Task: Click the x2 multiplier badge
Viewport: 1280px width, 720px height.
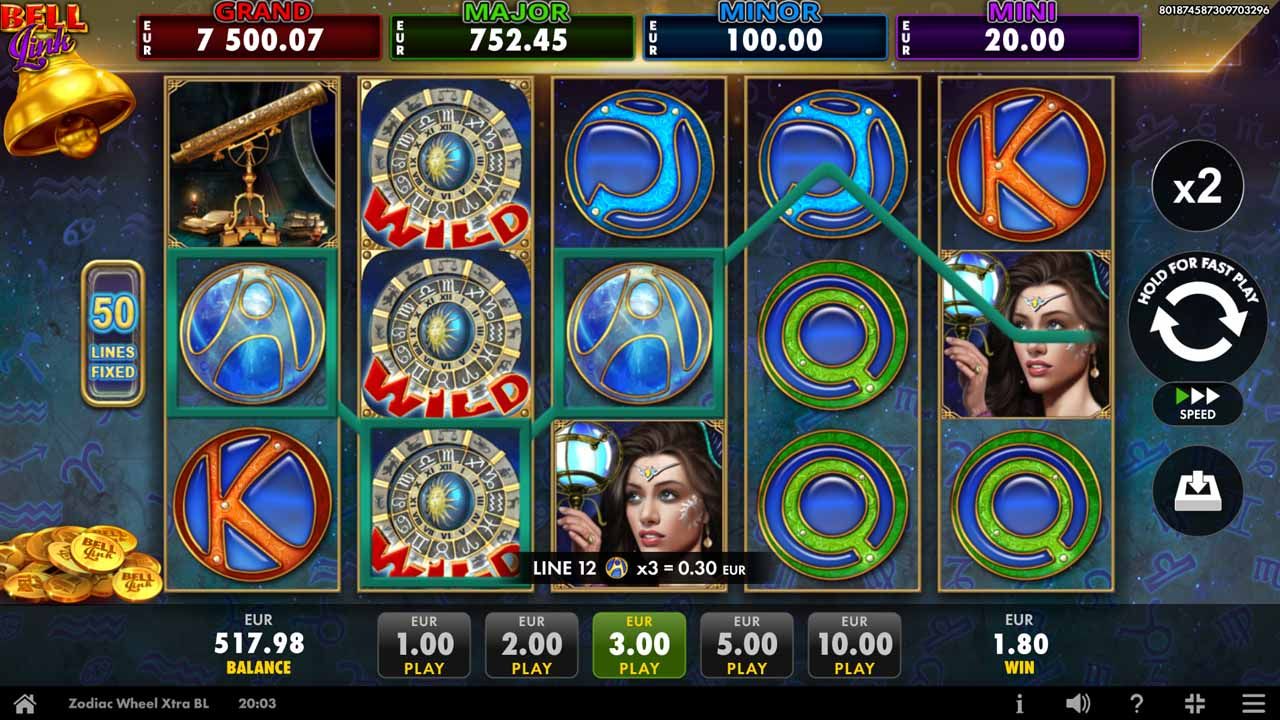Action: 1196,186
